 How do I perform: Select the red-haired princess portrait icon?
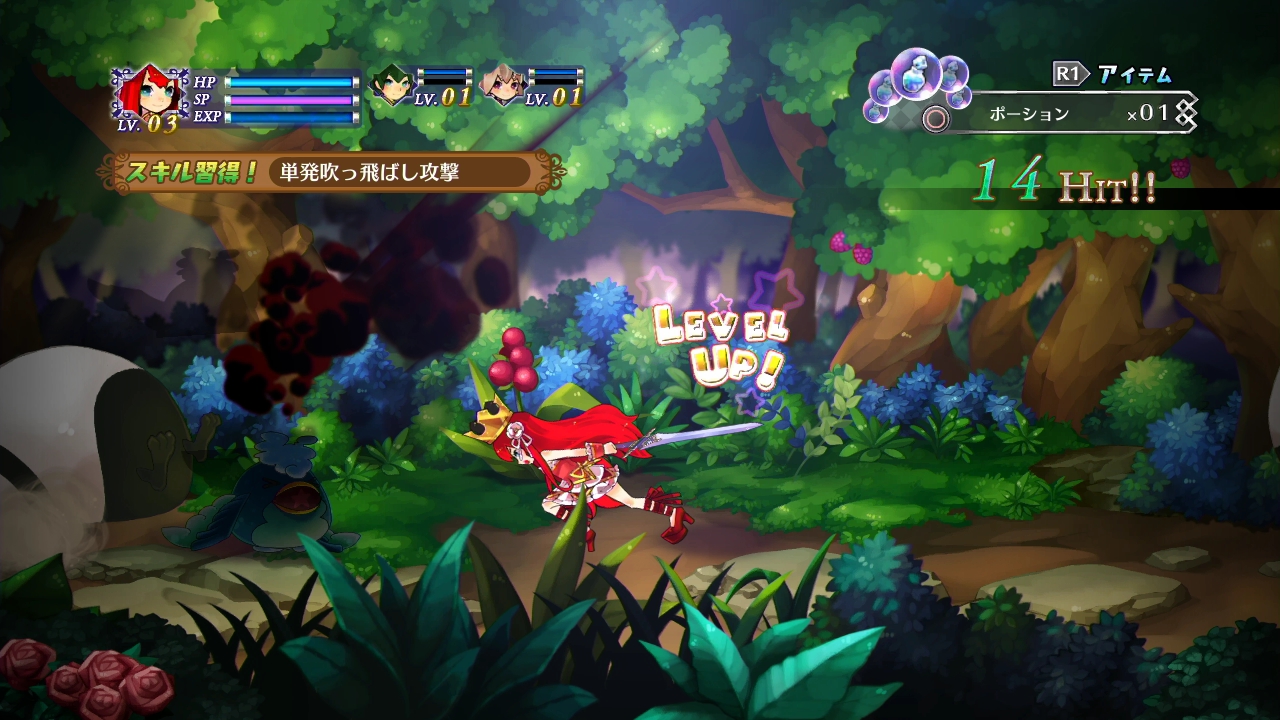(148, 95)
